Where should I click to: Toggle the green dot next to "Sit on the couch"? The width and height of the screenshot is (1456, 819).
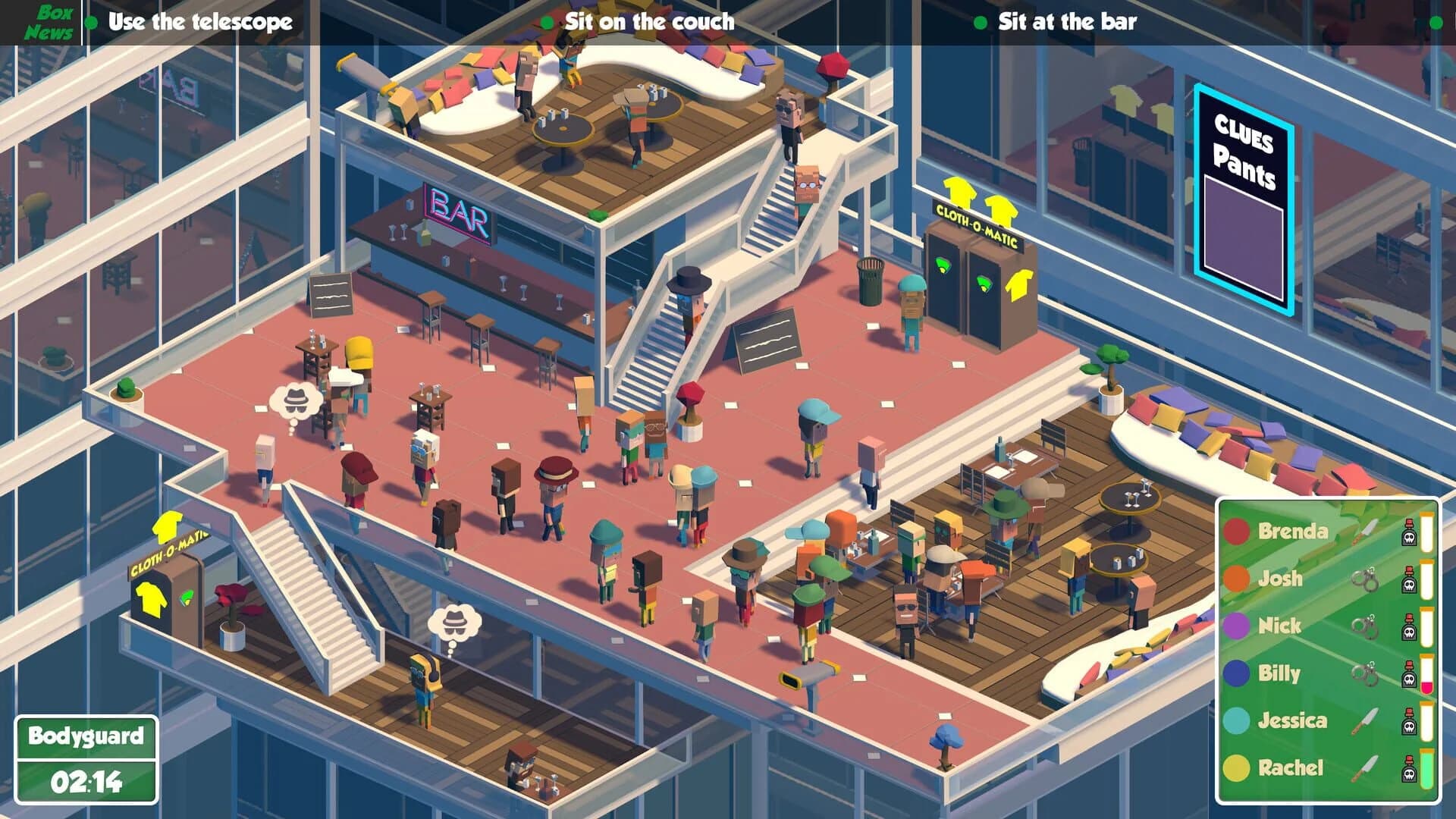[x=548, y=21]
